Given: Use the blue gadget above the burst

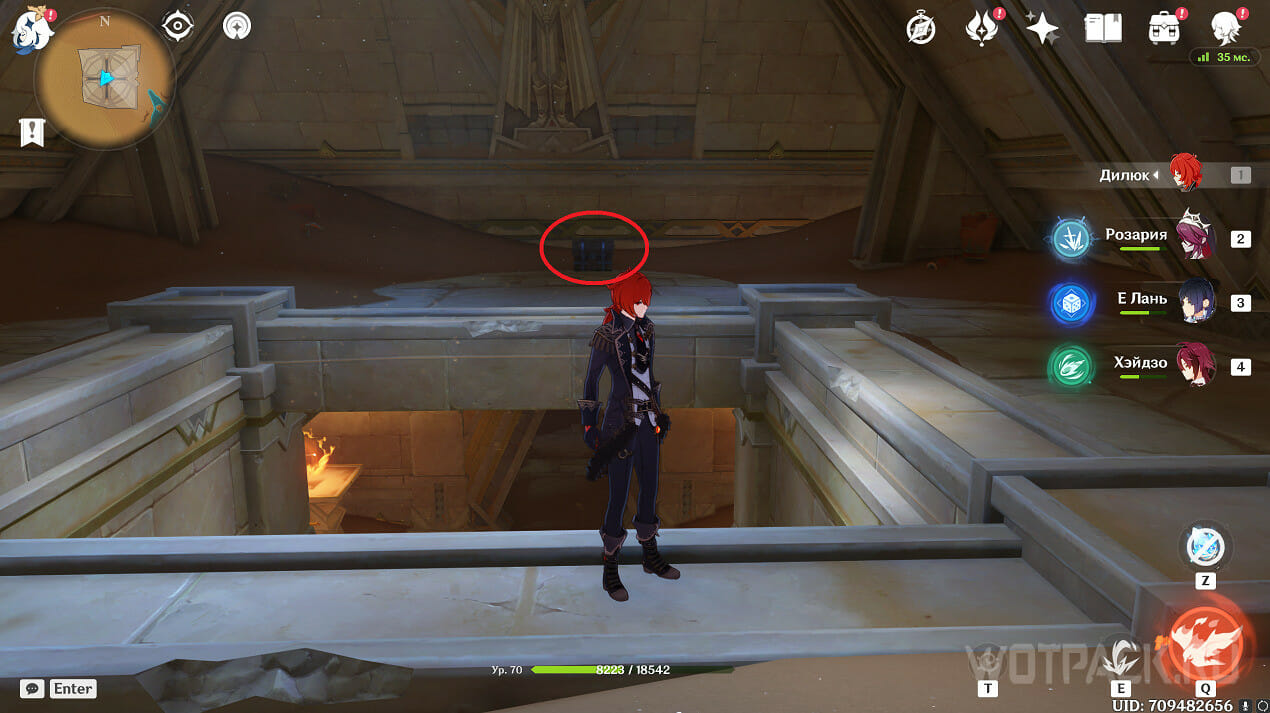Looking at the screenshot, I should coord(1204,546).
